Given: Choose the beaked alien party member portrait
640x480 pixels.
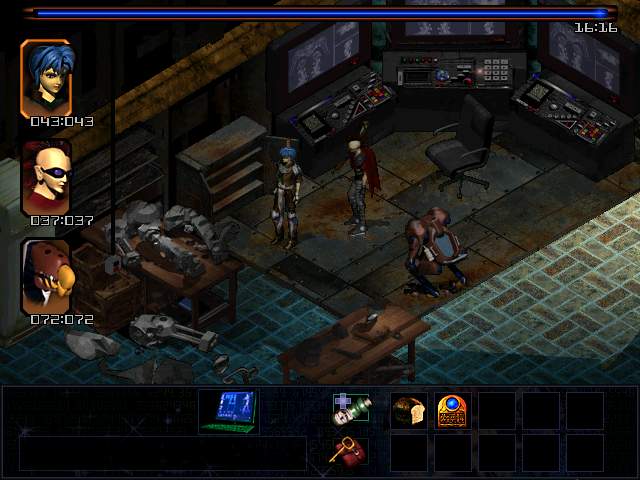Looking at the screenshot, I should click(x=46, y=276).
